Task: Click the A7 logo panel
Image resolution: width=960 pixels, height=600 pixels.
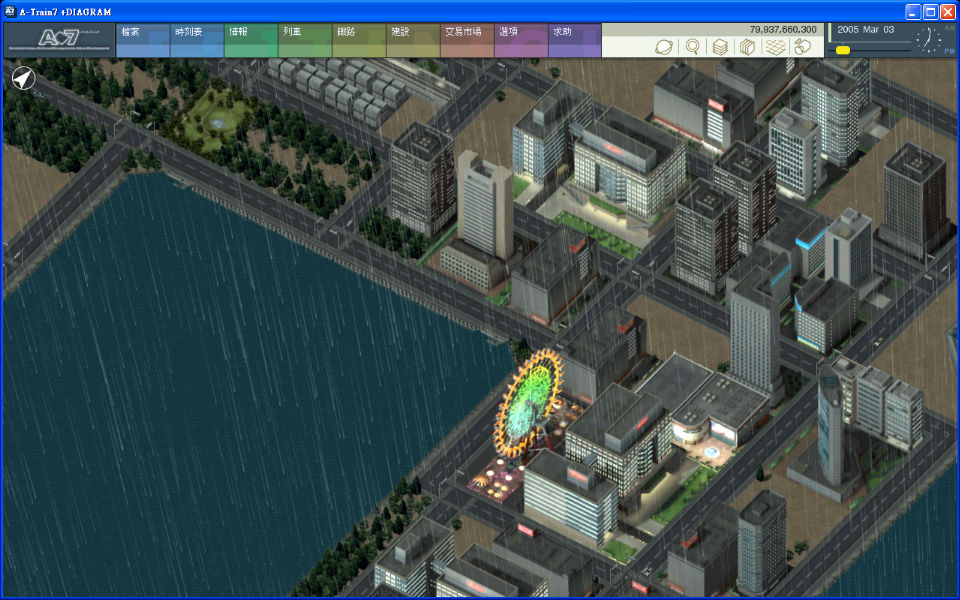Action: coord(58,41)
